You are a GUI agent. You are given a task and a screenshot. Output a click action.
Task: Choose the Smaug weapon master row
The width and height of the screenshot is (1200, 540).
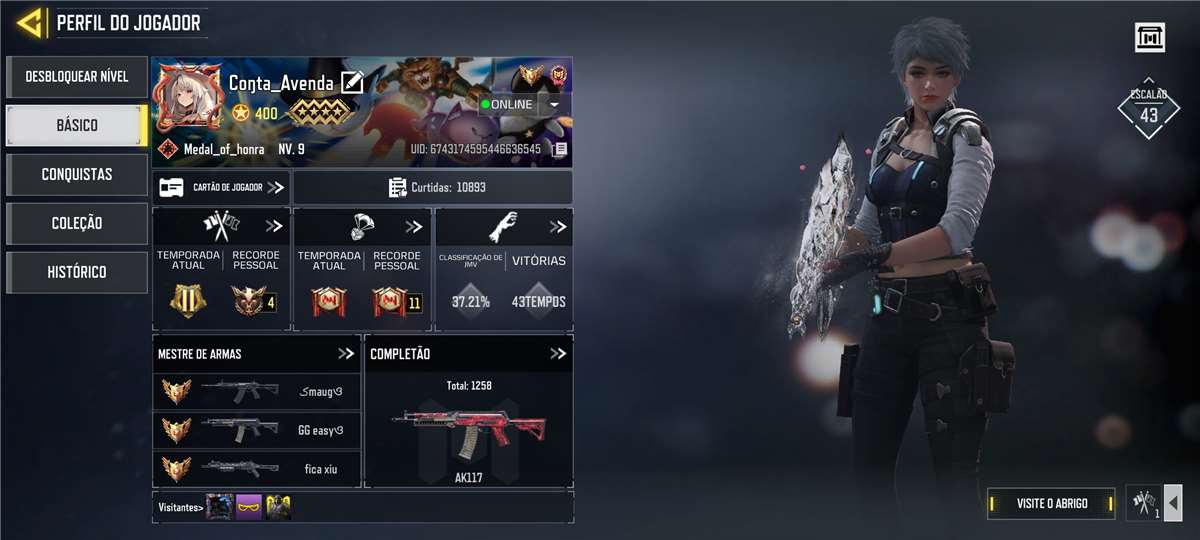pos(257,390)
